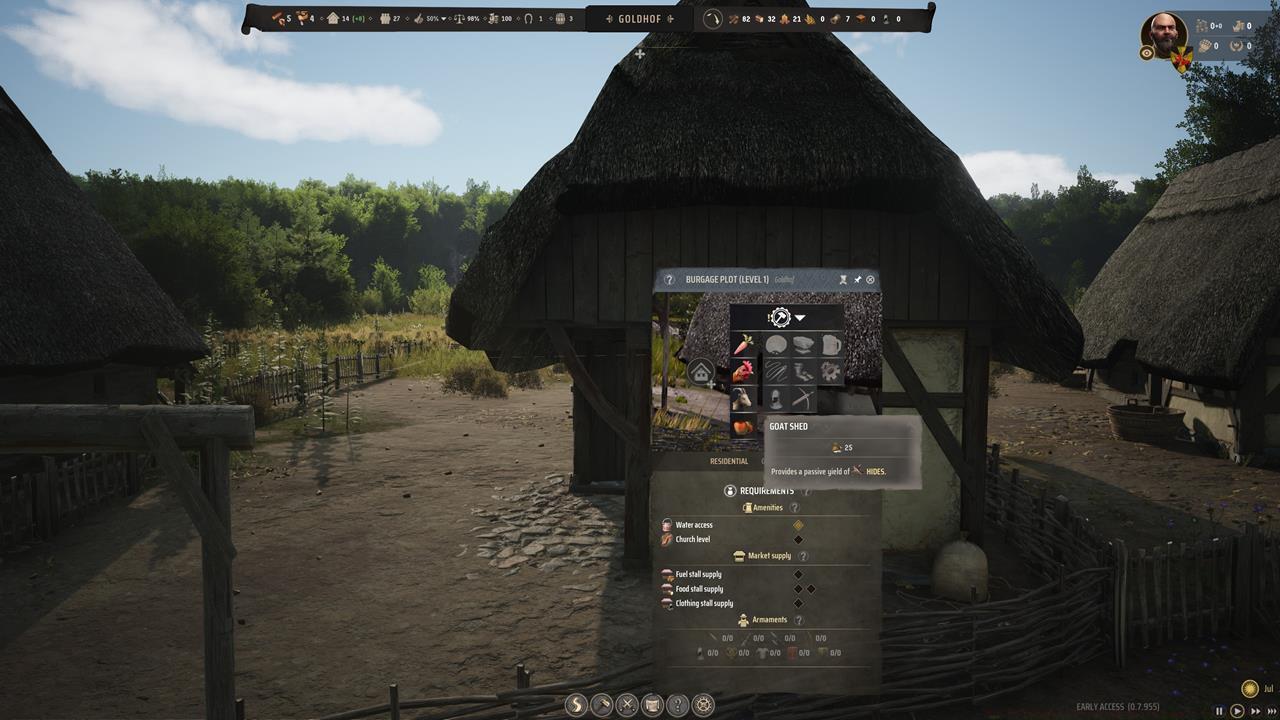Select the apple orchard extension icon
The width and height of the screenshot is (1280, 720).
pos(742,426)
